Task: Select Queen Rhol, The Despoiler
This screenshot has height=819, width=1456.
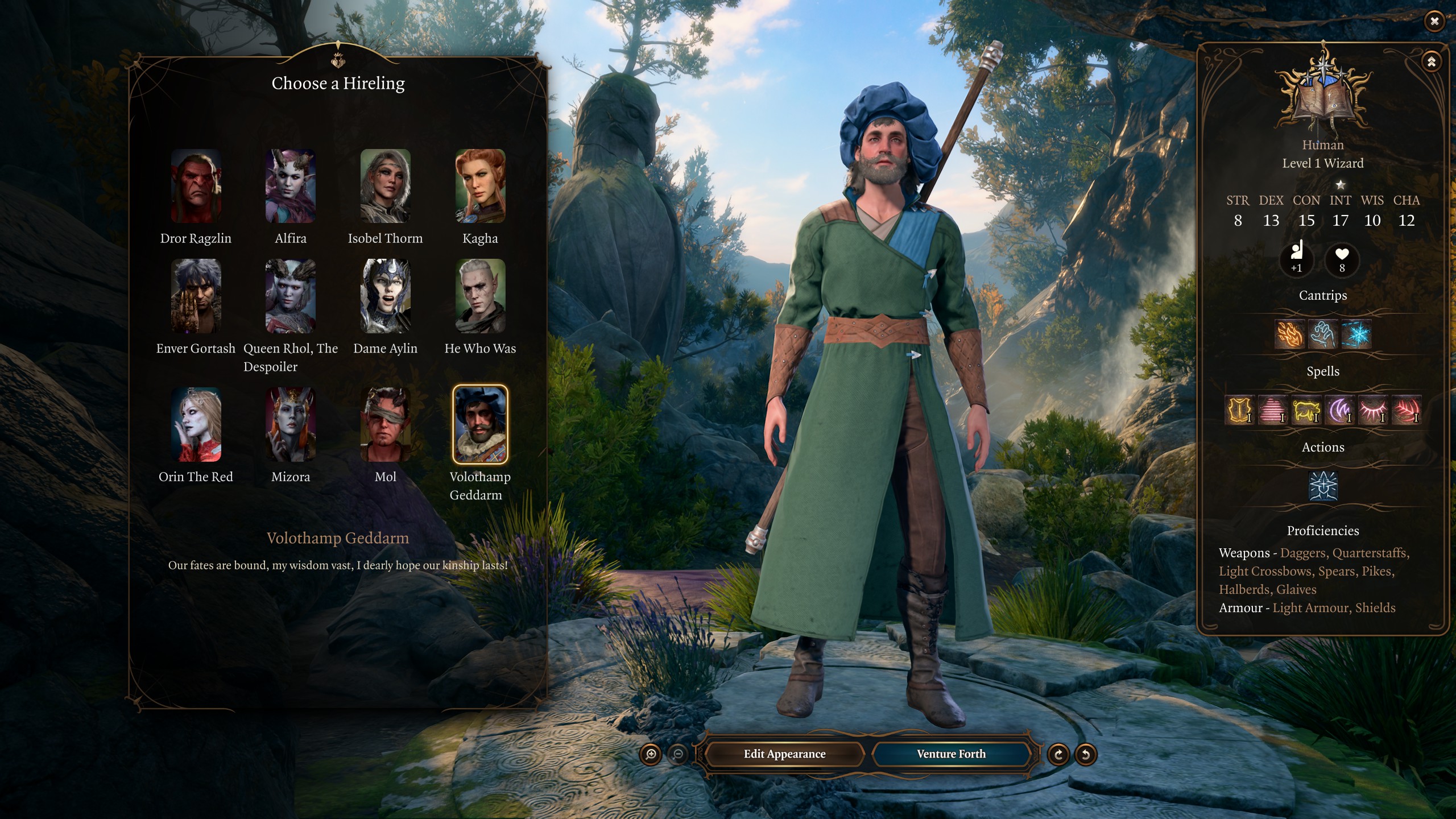Action: pyautogui.click(x=291, y=296)
